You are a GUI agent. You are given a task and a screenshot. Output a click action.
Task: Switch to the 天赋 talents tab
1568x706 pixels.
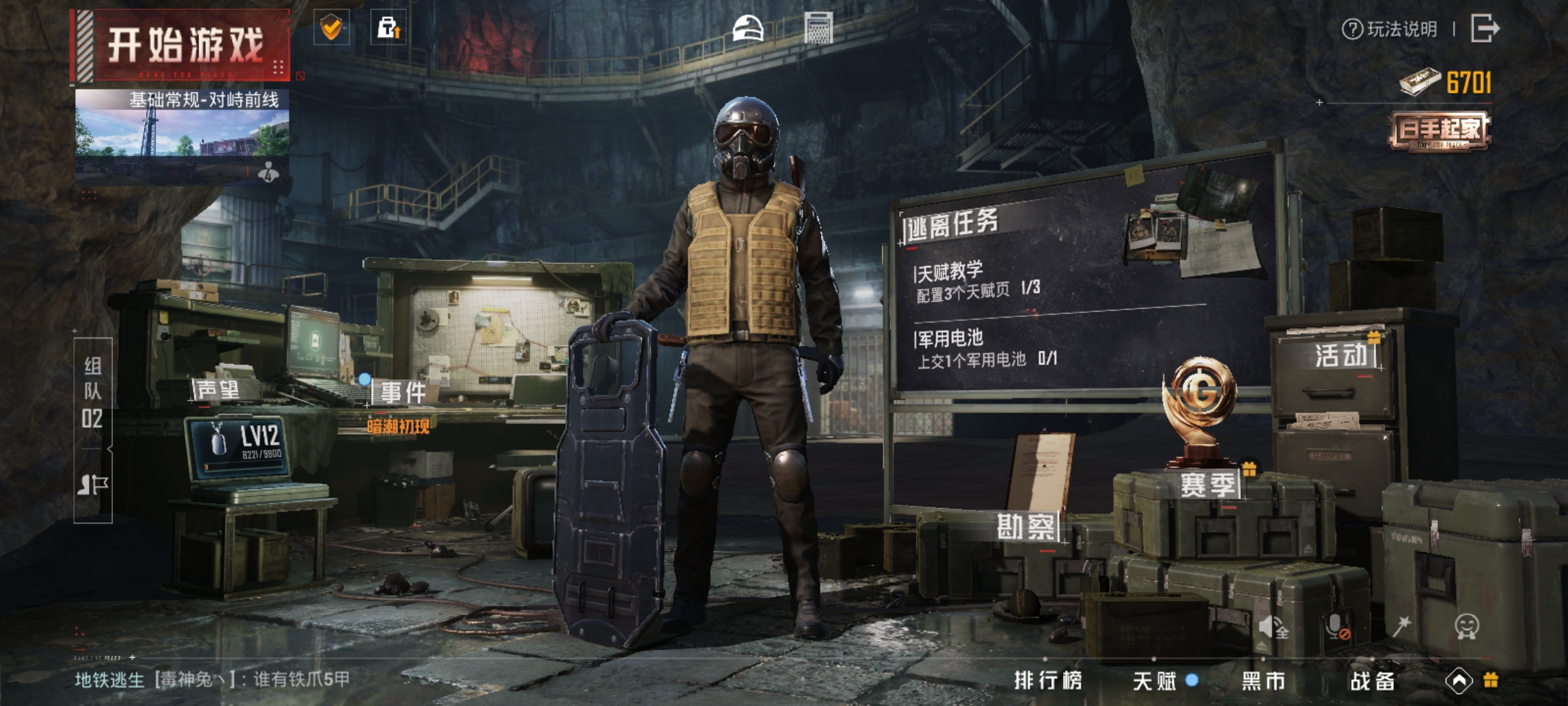(1155, 681)
